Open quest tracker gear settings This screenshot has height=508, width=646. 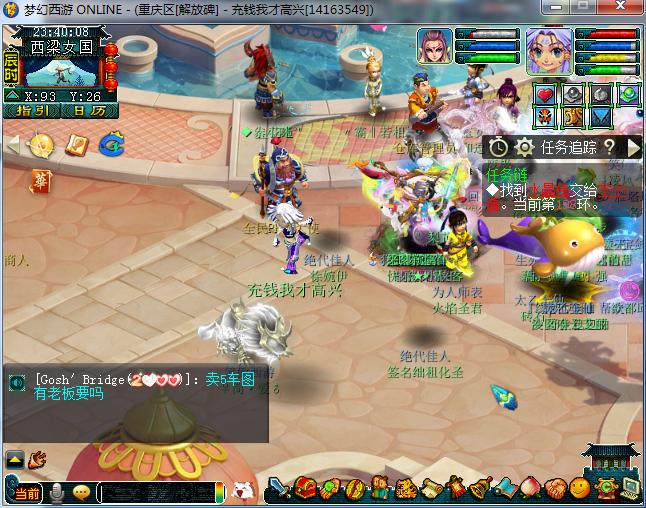click(x=524, y=147)
